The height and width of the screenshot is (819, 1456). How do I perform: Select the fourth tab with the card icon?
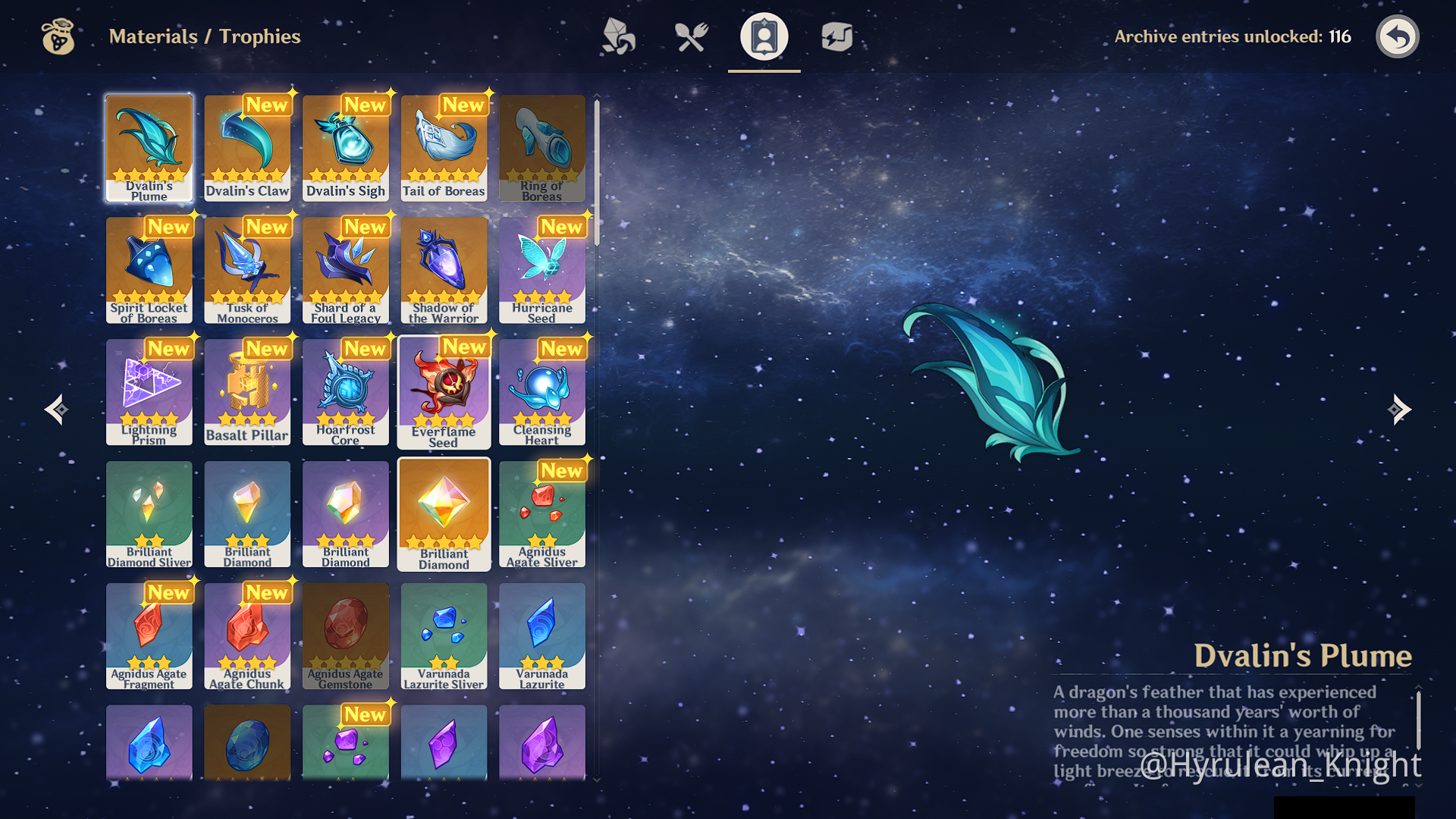click(x=836, y=36)
